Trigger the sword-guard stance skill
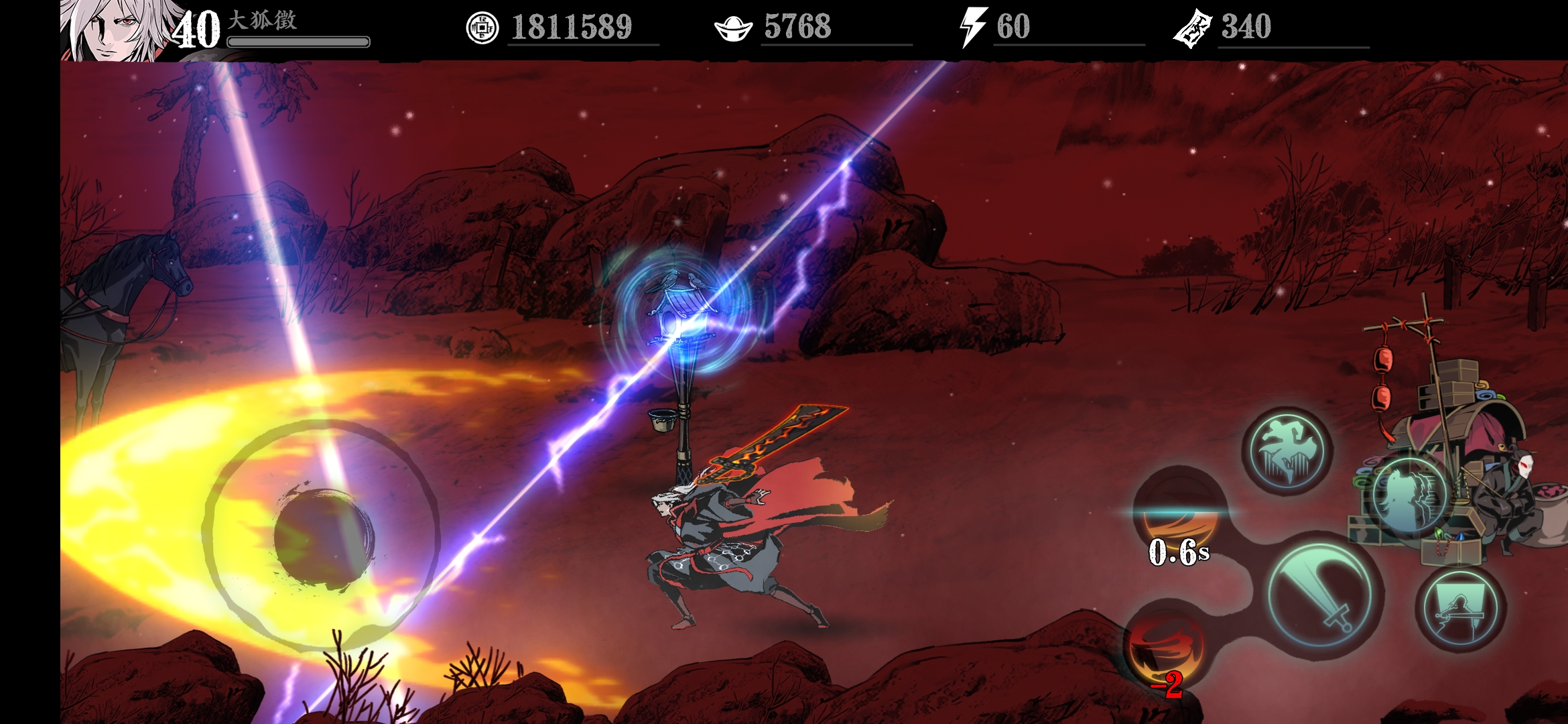The image size is (1568, 724). point(1461,609)
